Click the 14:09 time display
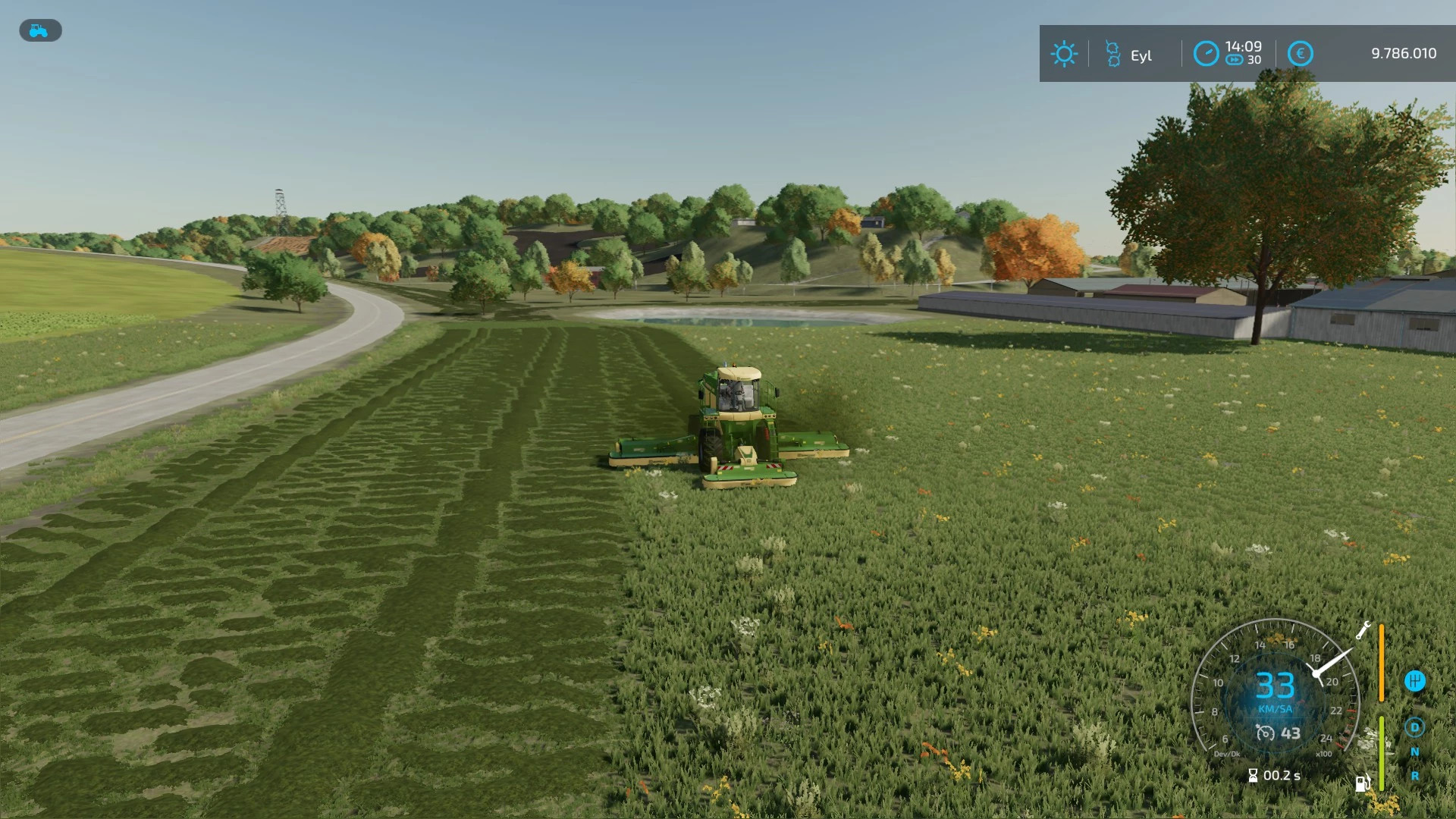Image resolution: width=1456 pixels, height=819 pixels. [1244, 47]
